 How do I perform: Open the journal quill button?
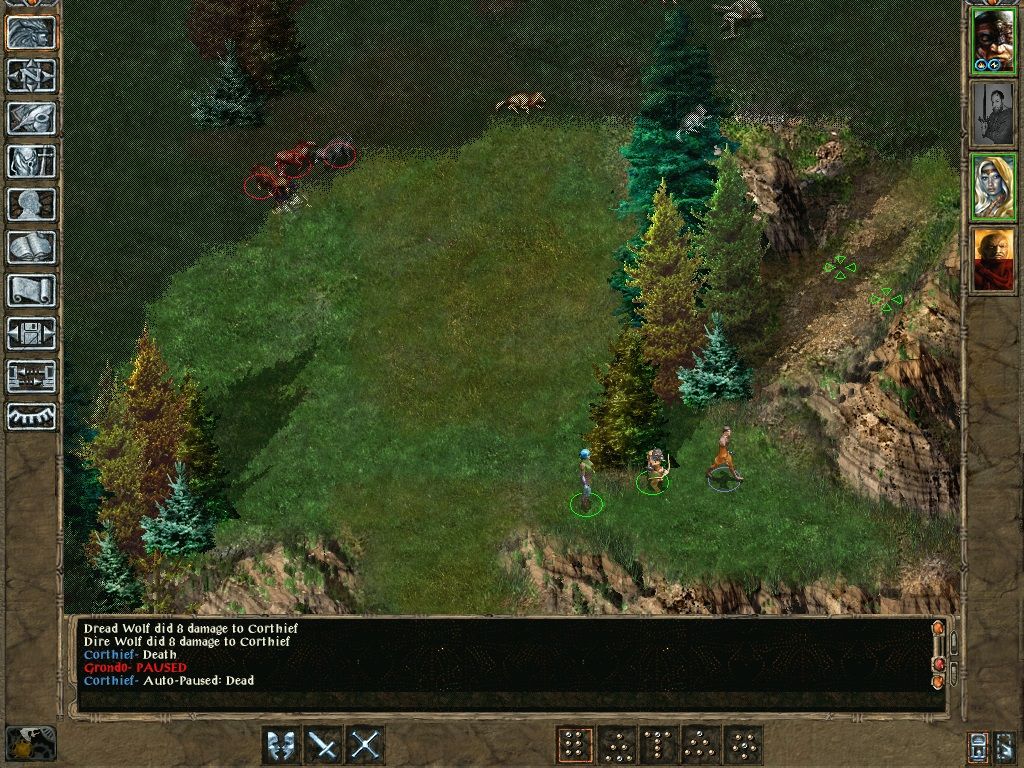click(x=31, y=118)
